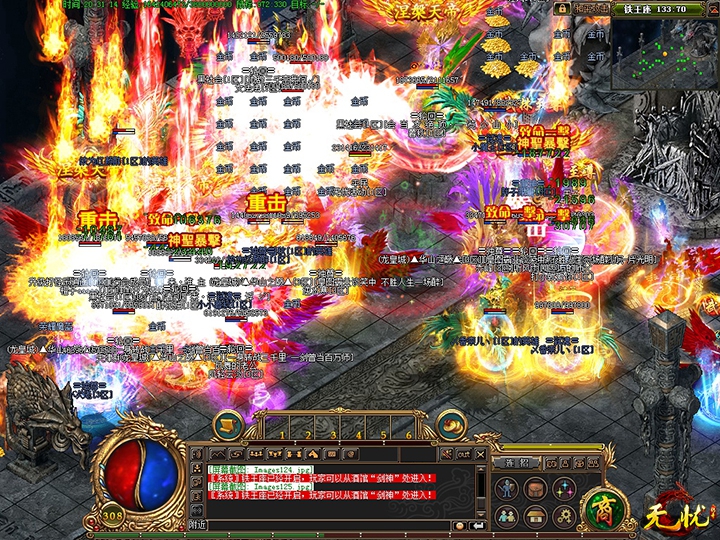Open the house-shaped icon

click(x=537, y=516)
